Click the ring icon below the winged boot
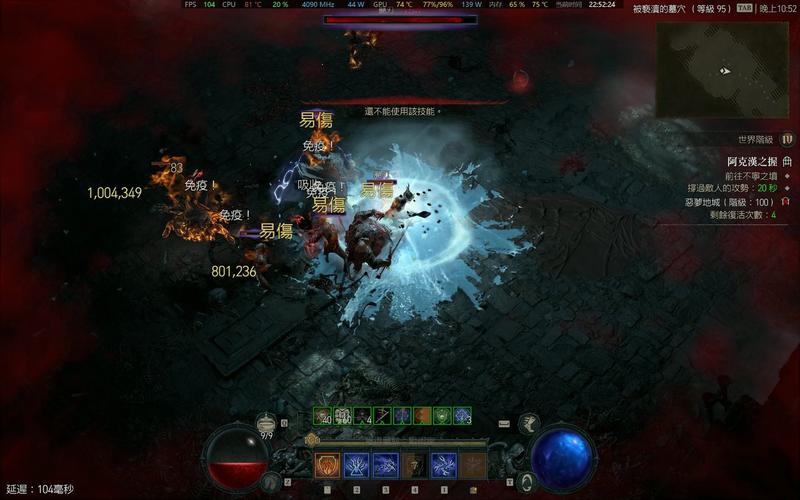The width and height of the screenshot is (800, 500). (x=528, y=480)
